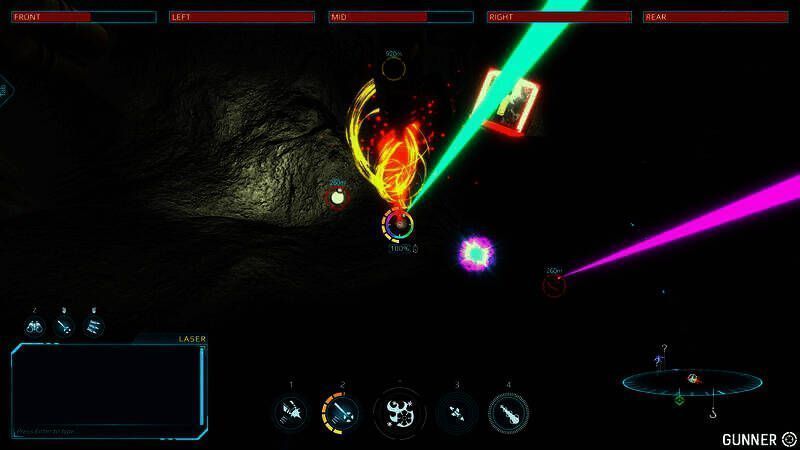Open the list icon above the chat panel
The height and width of the screenshot is (450, 800).
[93, 326]
